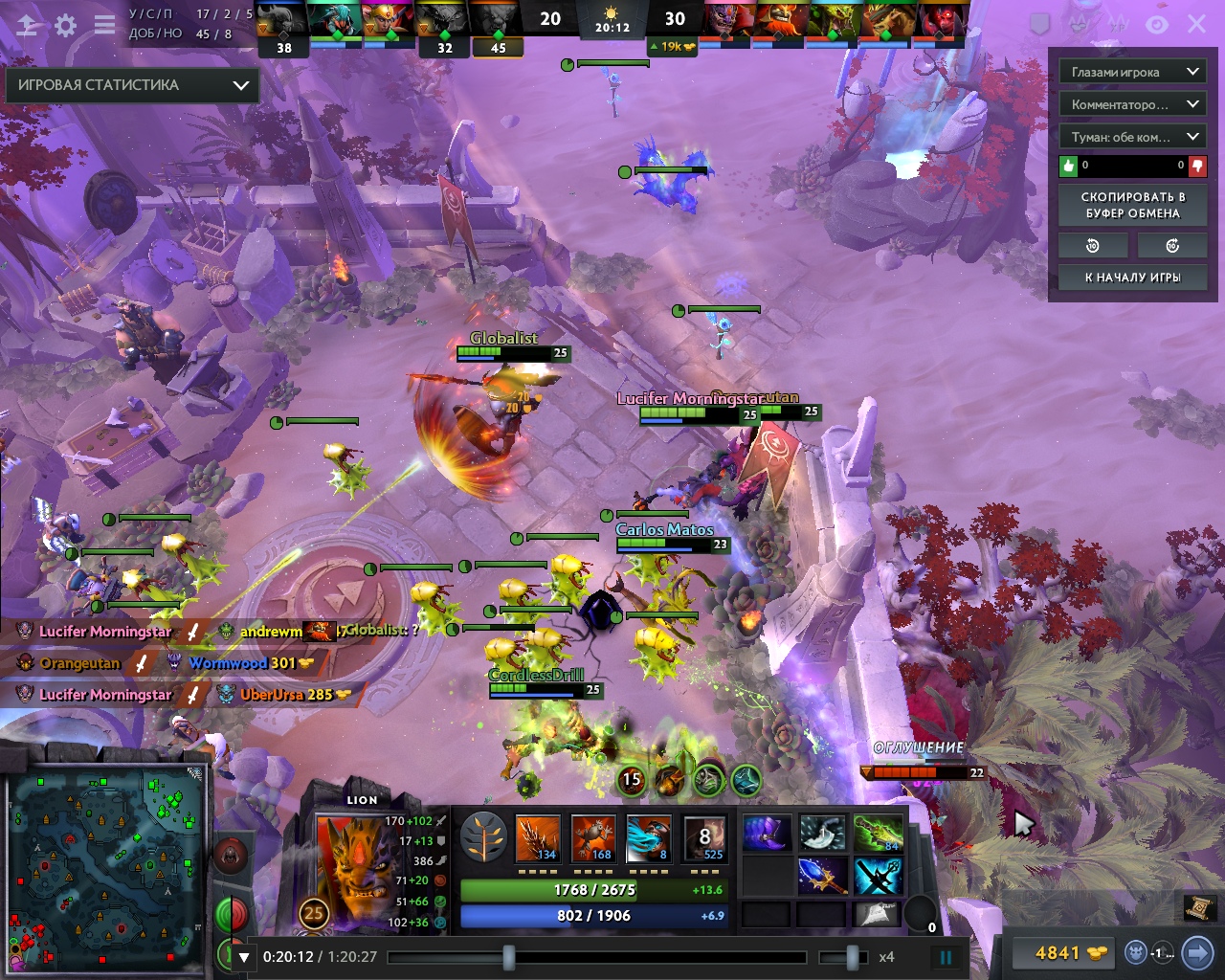
Task: Open the settings gear in the top bar
Action: (65, 25)
